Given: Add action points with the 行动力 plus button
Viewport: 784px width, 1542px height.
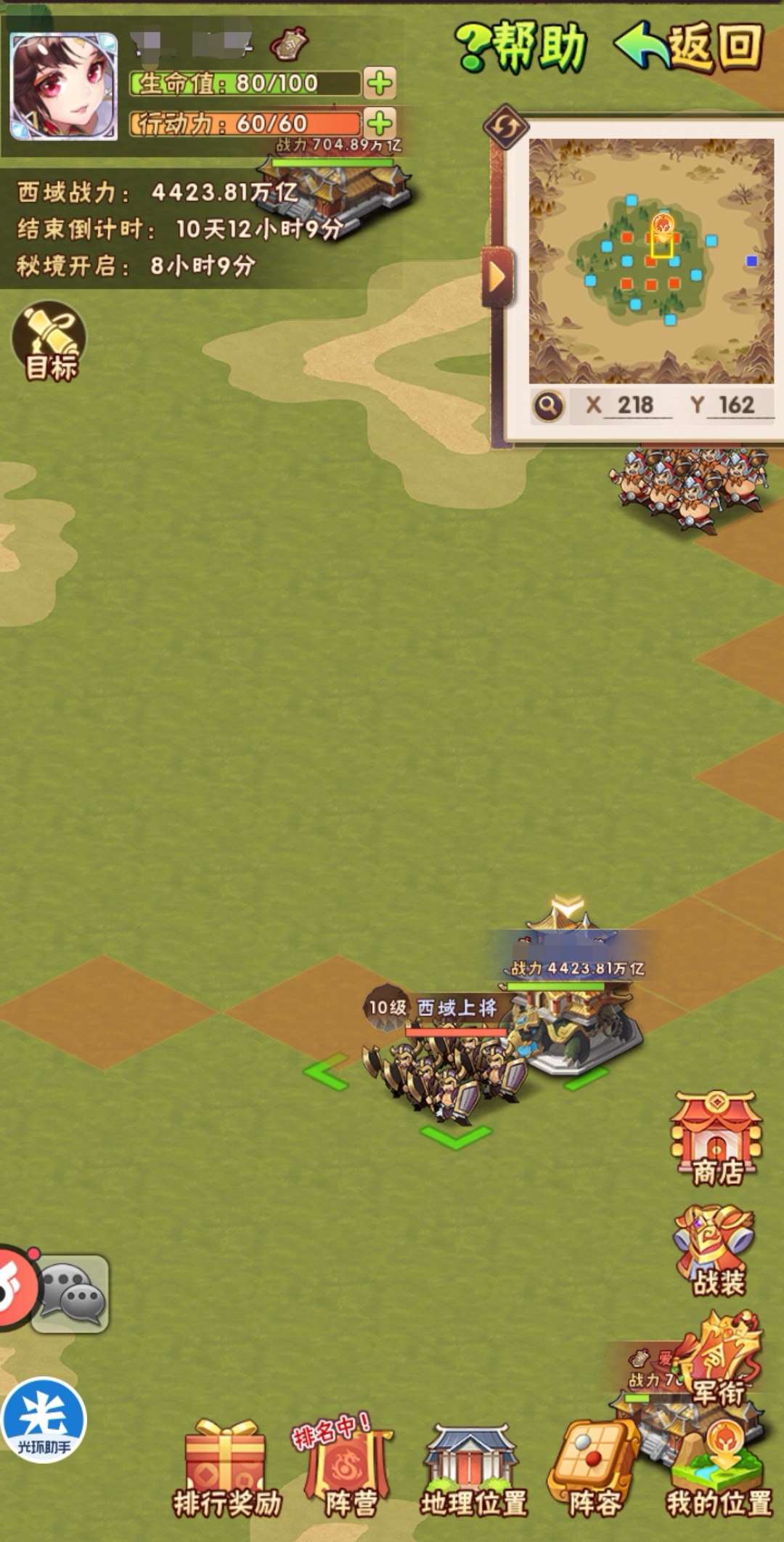Looking at the screenshot, I should click(x=379, y=123).
